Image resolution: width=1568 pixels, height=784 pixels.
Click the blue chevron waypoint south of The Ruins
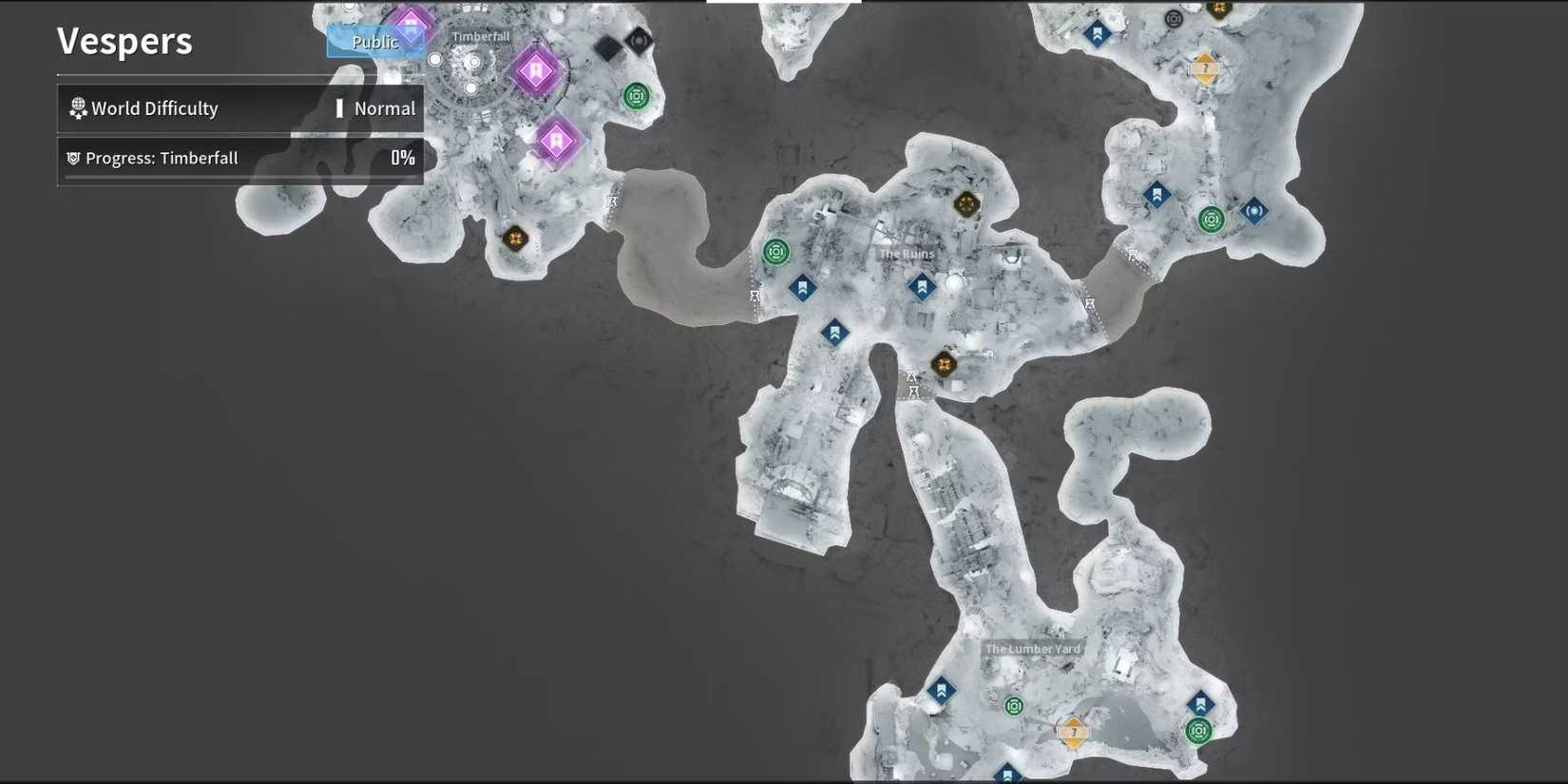pos(833,332)
